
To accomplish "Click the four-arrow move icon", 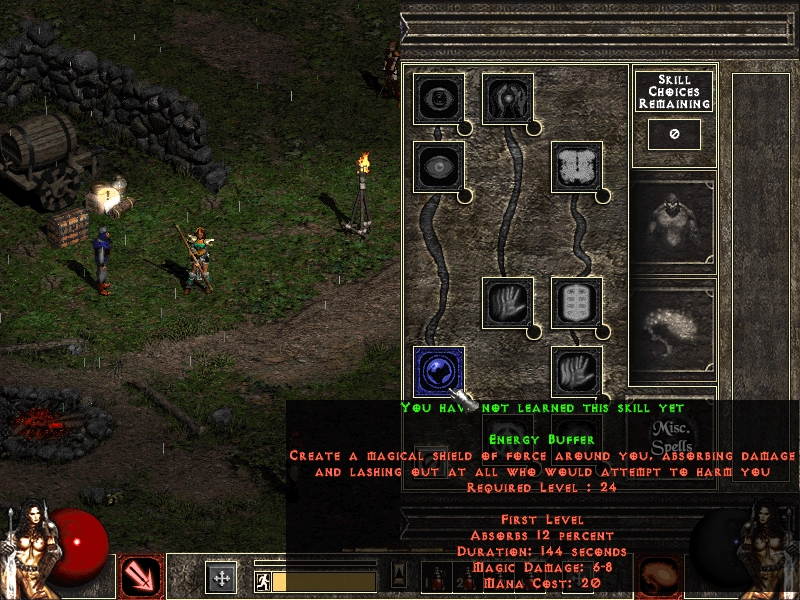I will (x=221, y=577).
